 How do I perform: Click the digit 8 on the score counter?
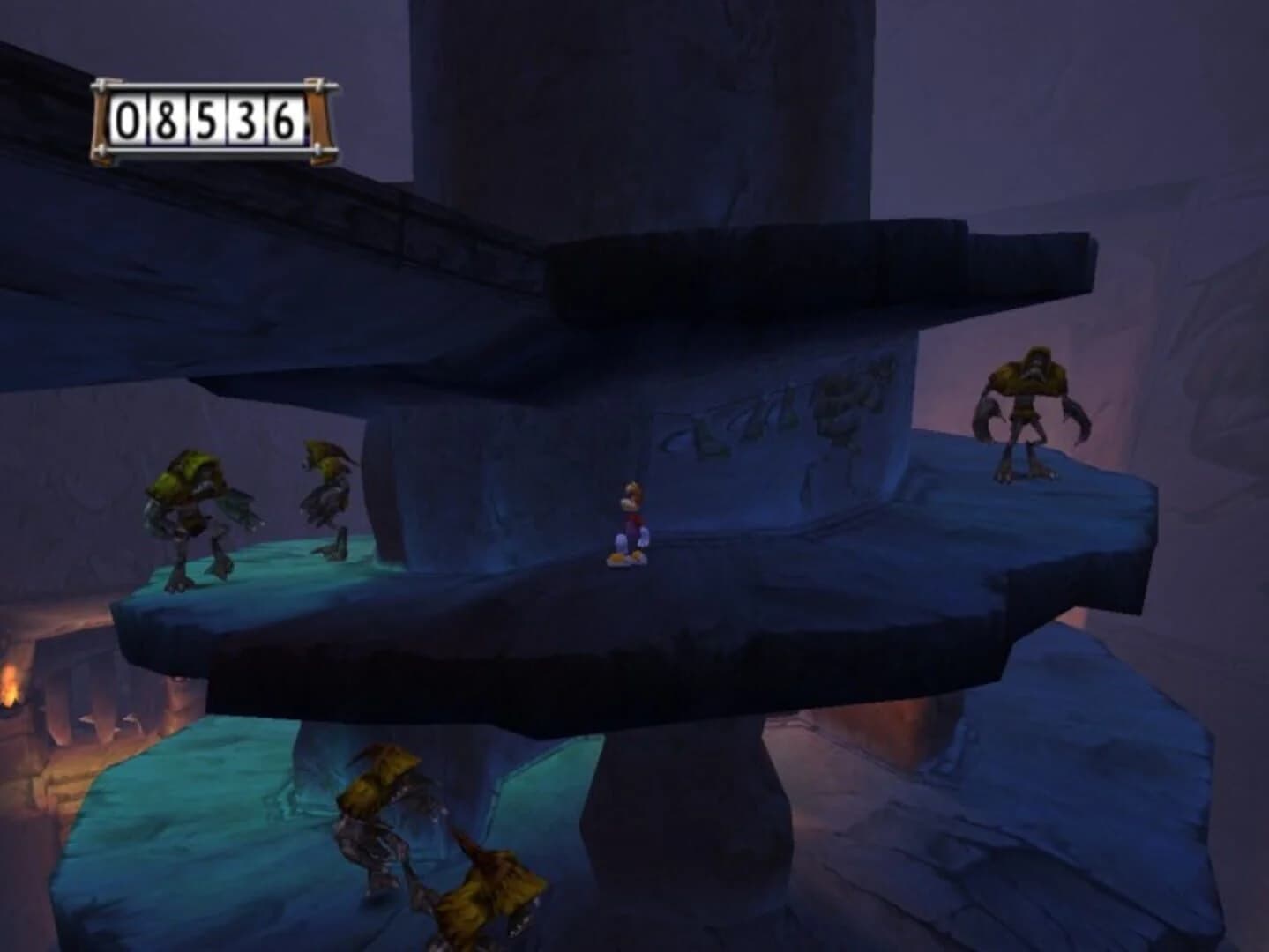click(165, 120)
